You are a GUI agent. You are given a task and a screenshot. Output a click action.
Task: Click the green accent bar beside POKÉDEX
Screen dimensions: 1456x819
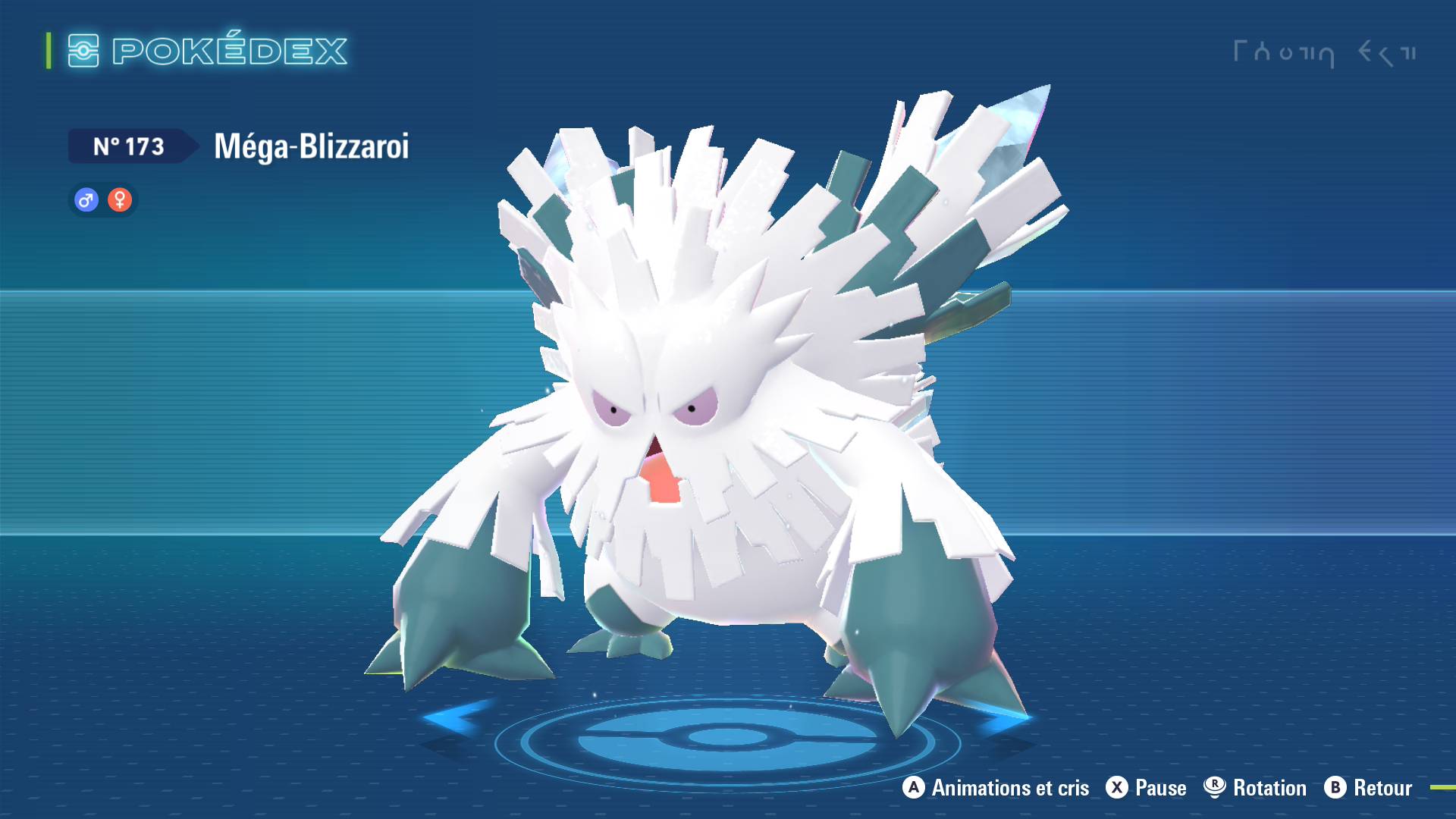(x=48, y=52)
